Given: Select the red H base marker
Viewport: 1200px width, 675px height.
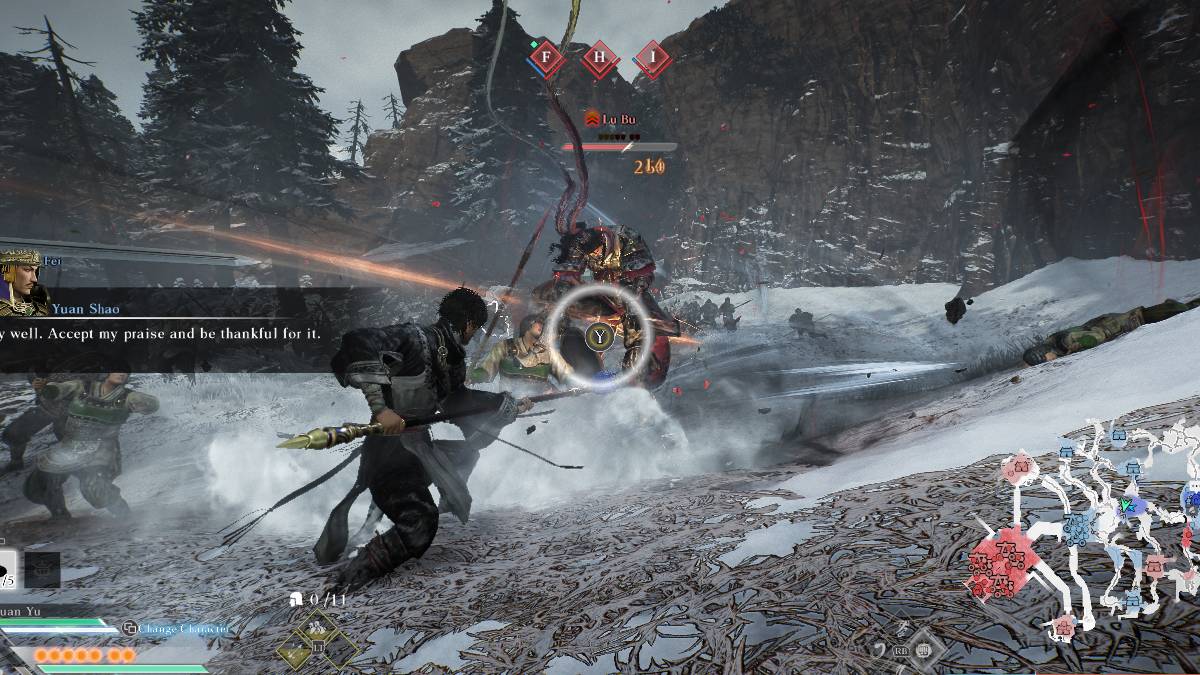Looking at the screenshot, I should (600, 59).
